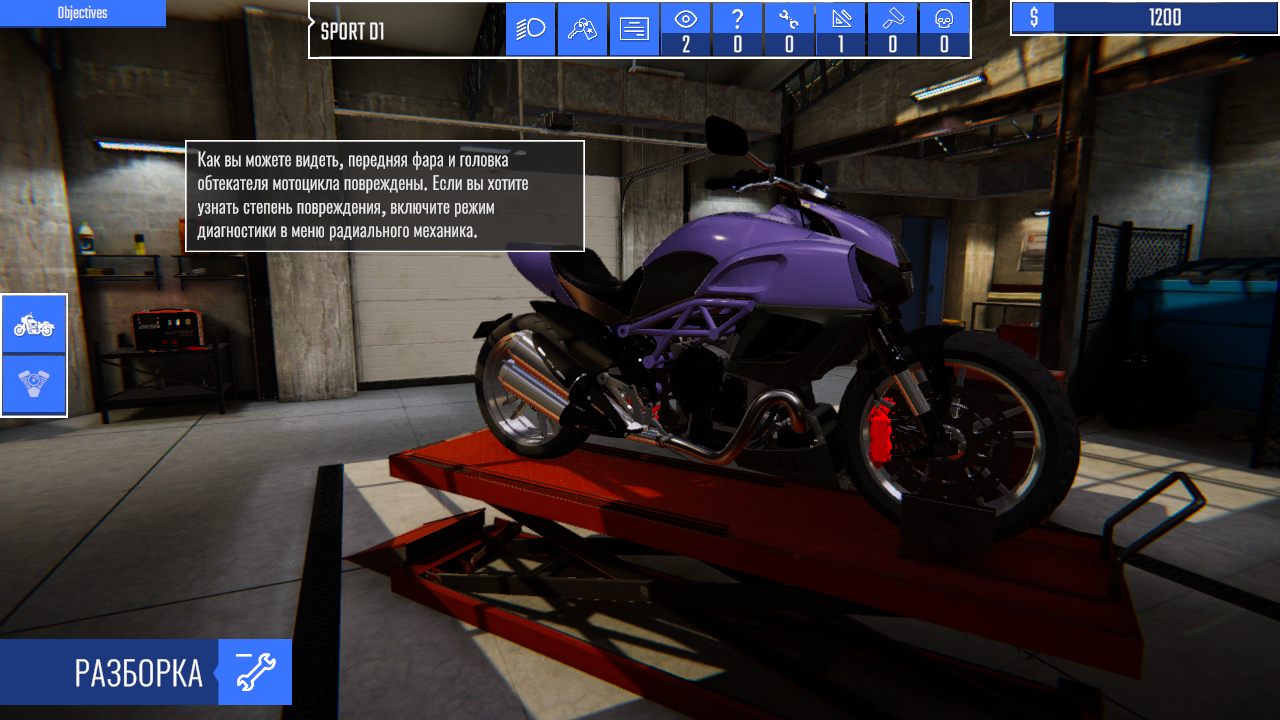
Task: Select the question mark unknown parts icon
Action: tap(739, 22)
